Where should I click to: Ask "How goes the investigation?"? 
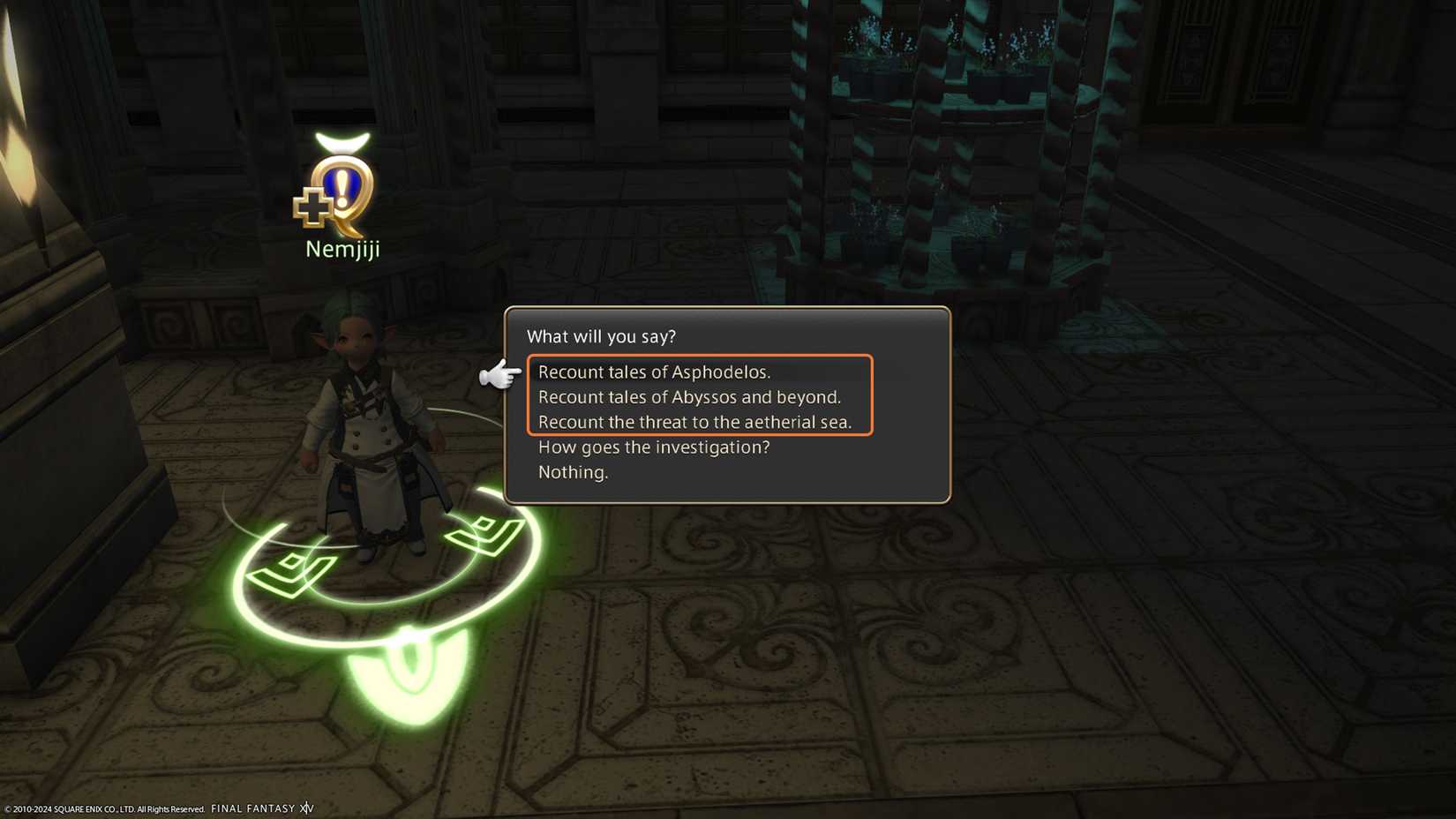pos(655,447)
